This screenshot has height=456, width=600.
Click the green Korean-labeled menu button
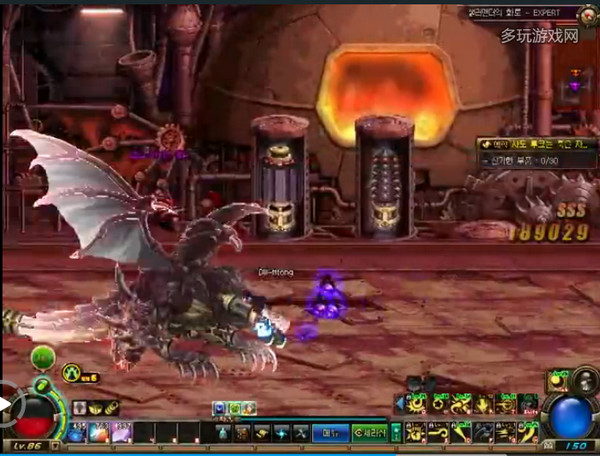372,432
